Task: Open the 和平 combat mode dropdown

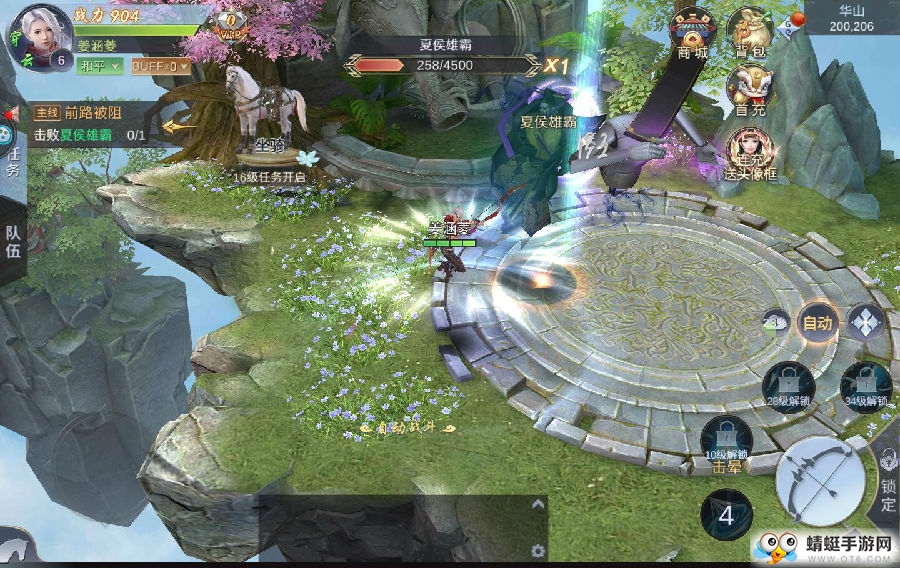Action: point(100,66)
